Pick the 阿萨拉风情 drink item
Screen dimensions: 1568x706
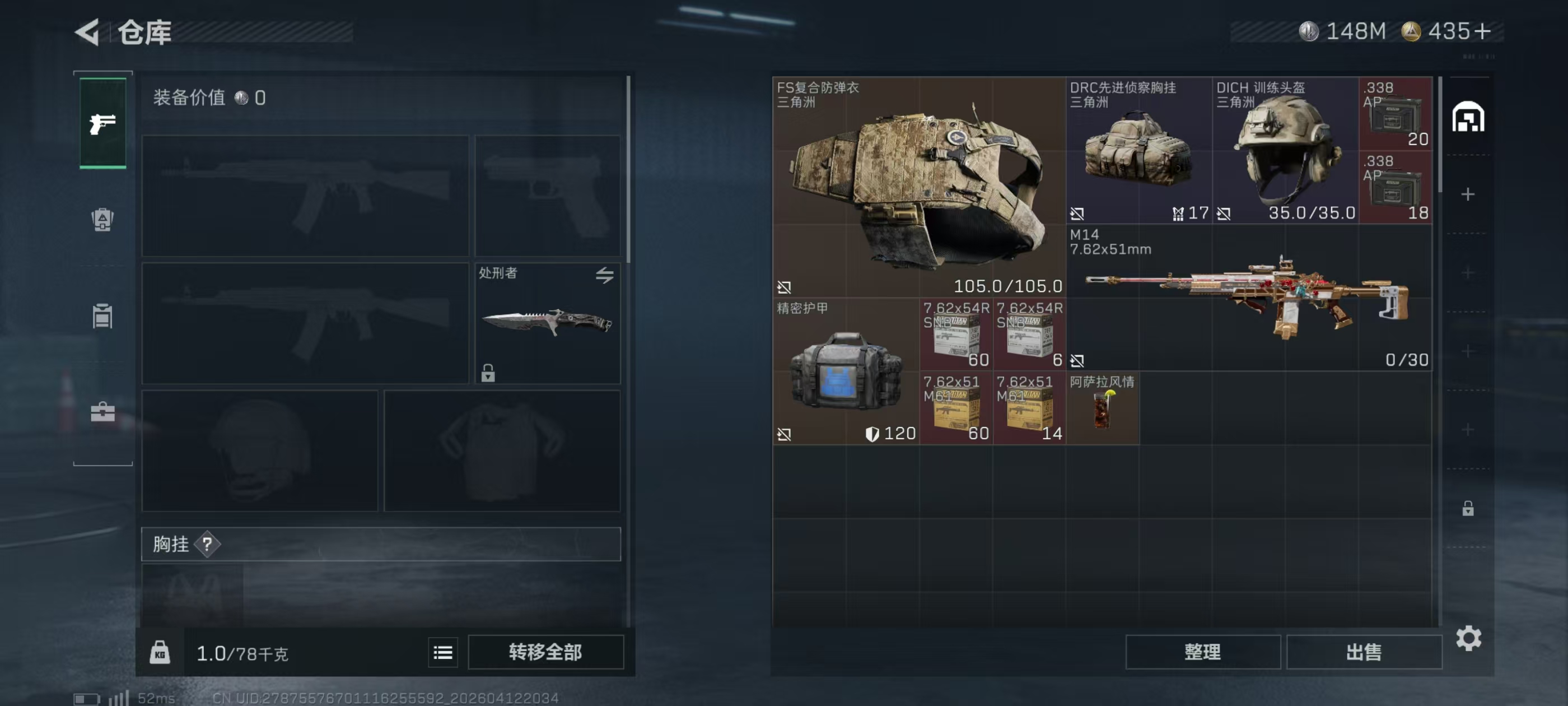(1102, 408)
